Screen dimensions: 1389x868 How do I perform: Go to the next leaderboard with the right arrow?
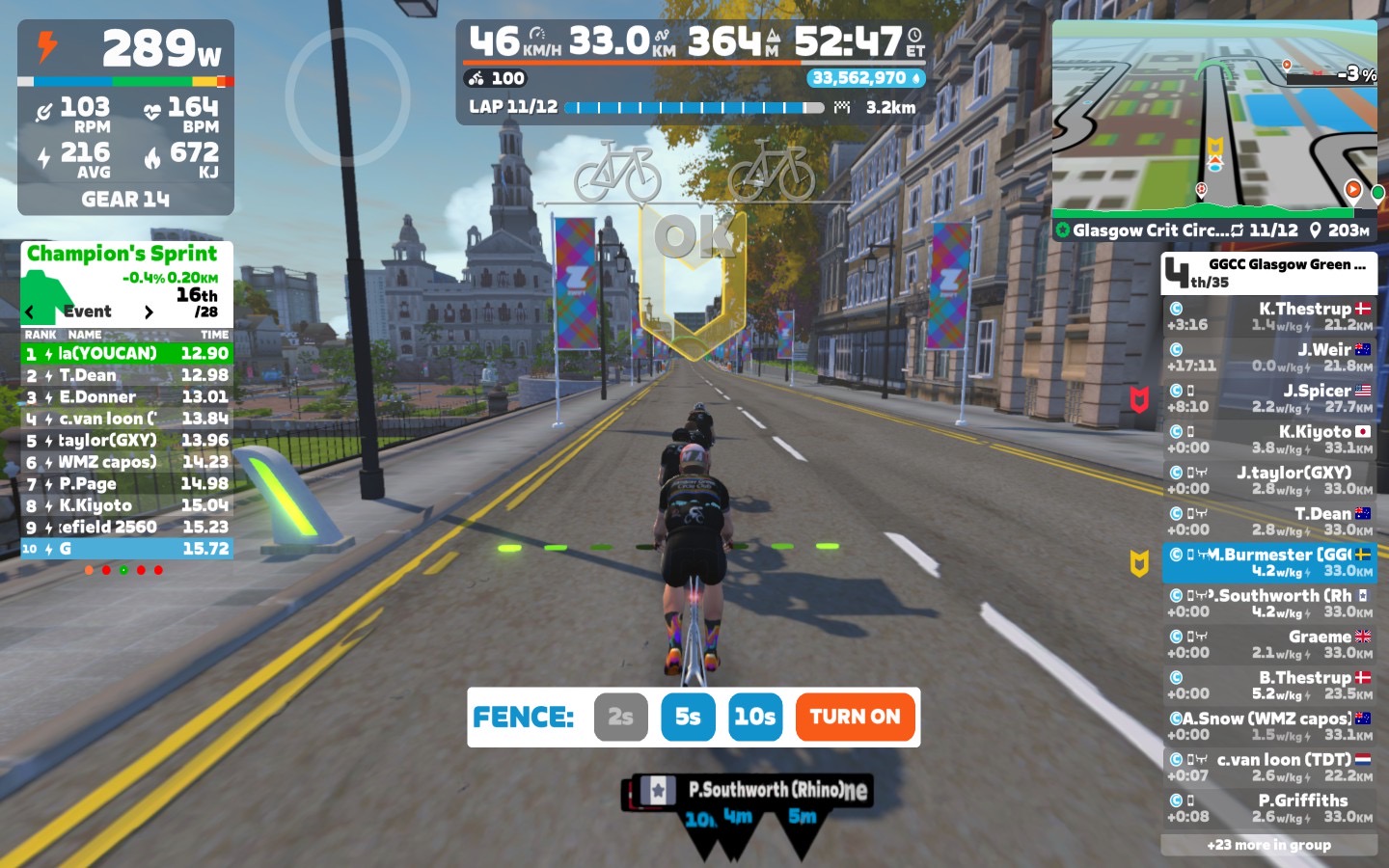[149, 312]
